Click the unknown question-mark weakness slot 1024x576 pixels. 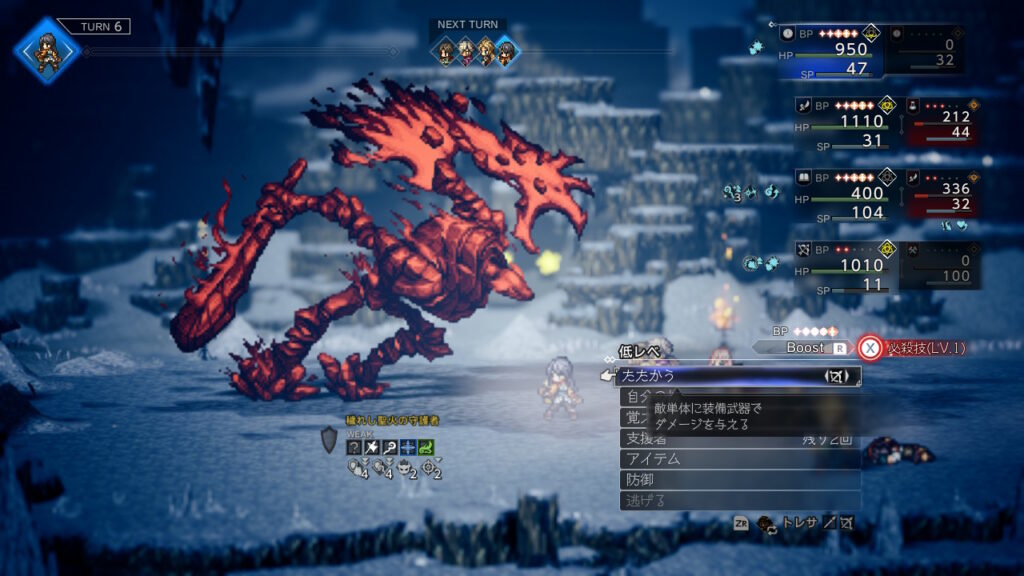click(x=354, y=447)
